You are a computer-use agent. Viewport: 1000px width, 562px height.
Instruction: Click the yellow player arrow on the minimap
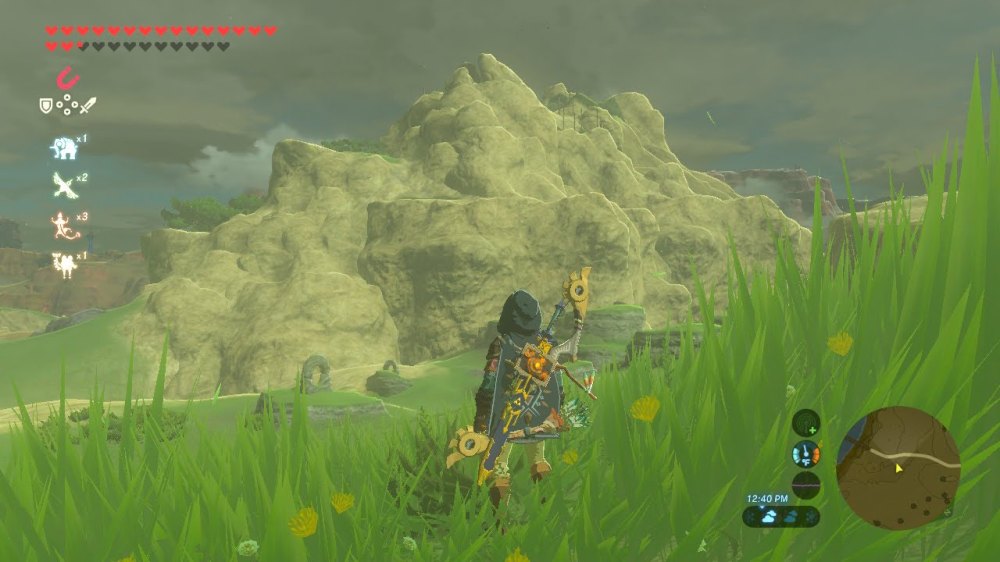pos(898,467)
